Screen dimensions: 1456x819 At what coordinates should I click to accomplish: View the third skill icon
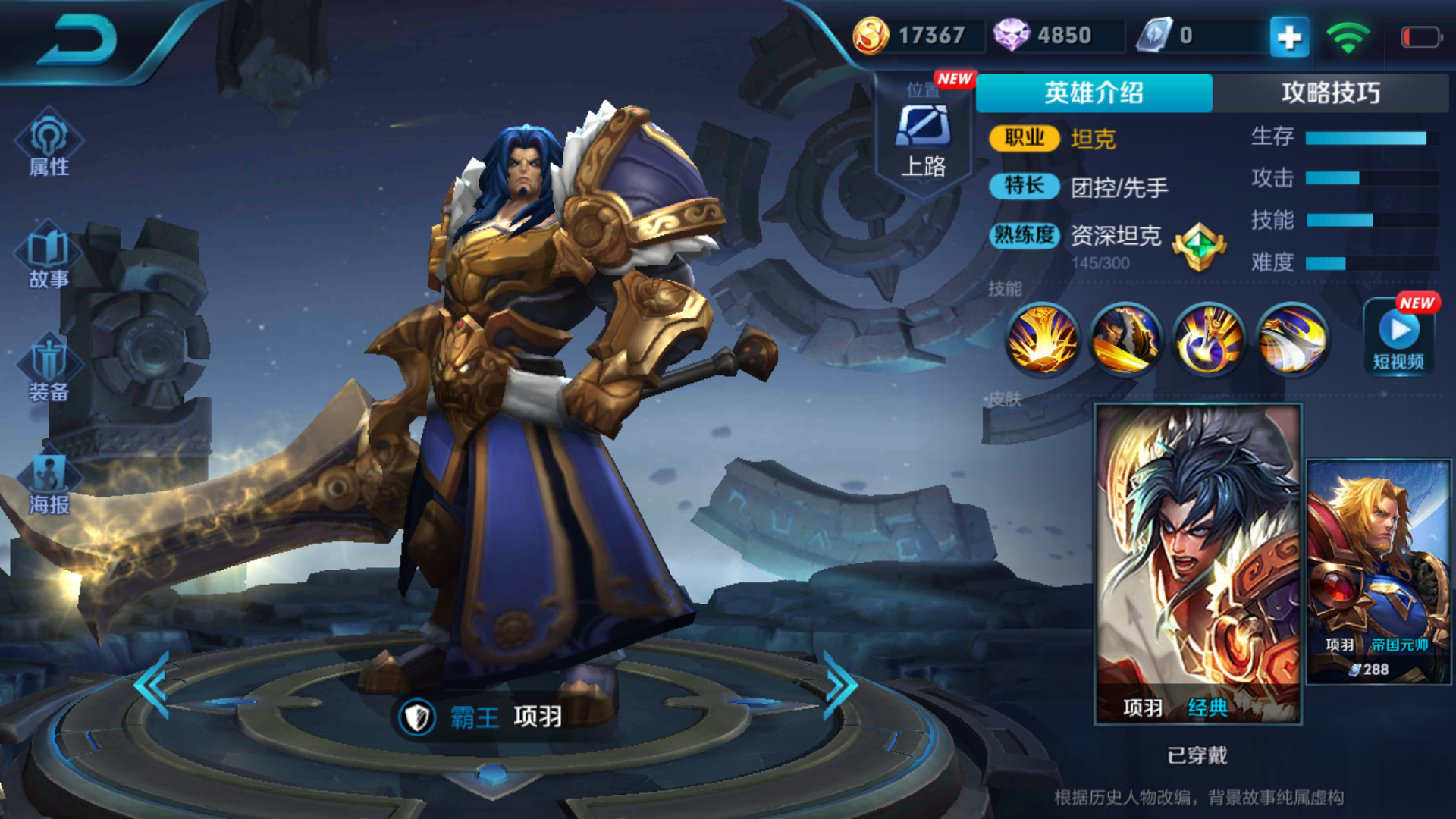[x=1209, y=340]
